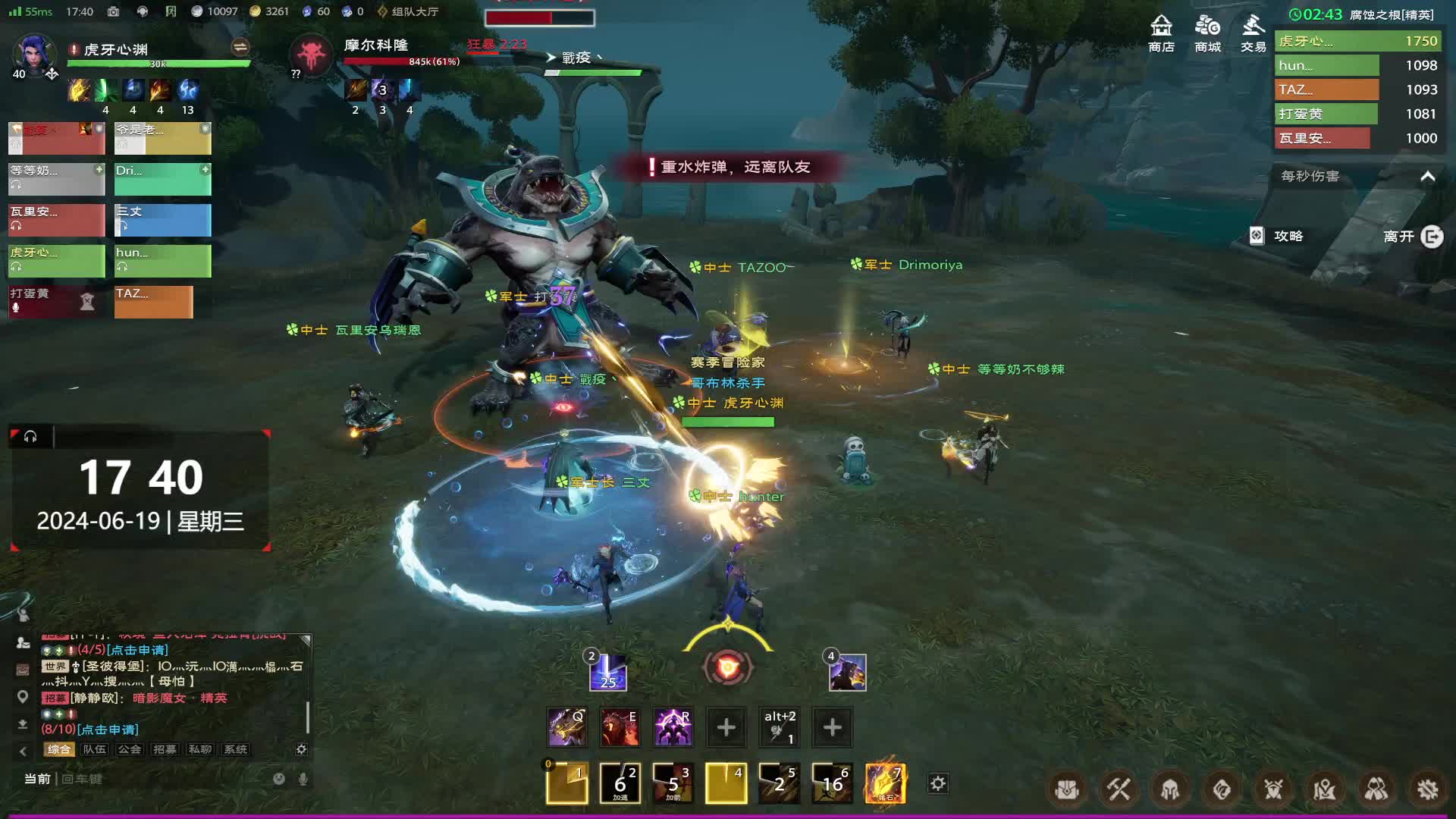1456x819 pixels.
Task: Open the backpack bag icon
Action: (1067, 790)
